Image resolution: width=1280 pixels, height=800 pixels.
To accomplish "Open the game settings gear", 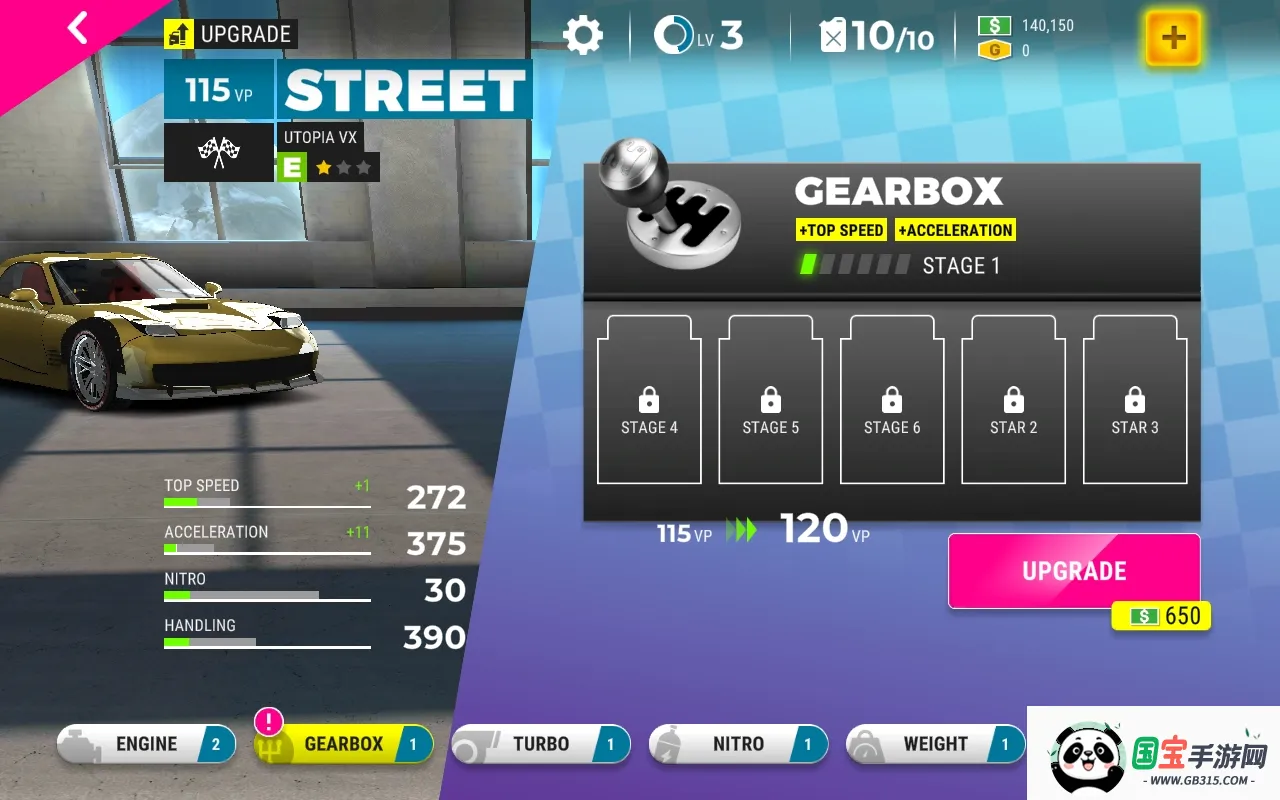I will [x=585, y=35].
